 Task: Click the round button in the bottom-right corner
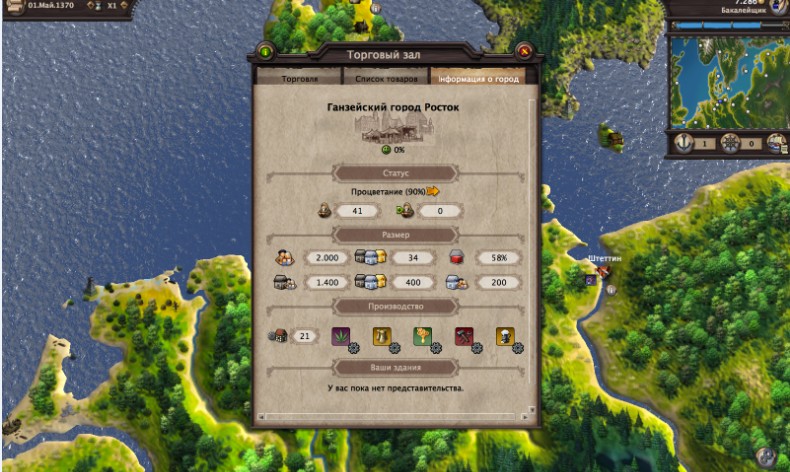pos(766,456)
